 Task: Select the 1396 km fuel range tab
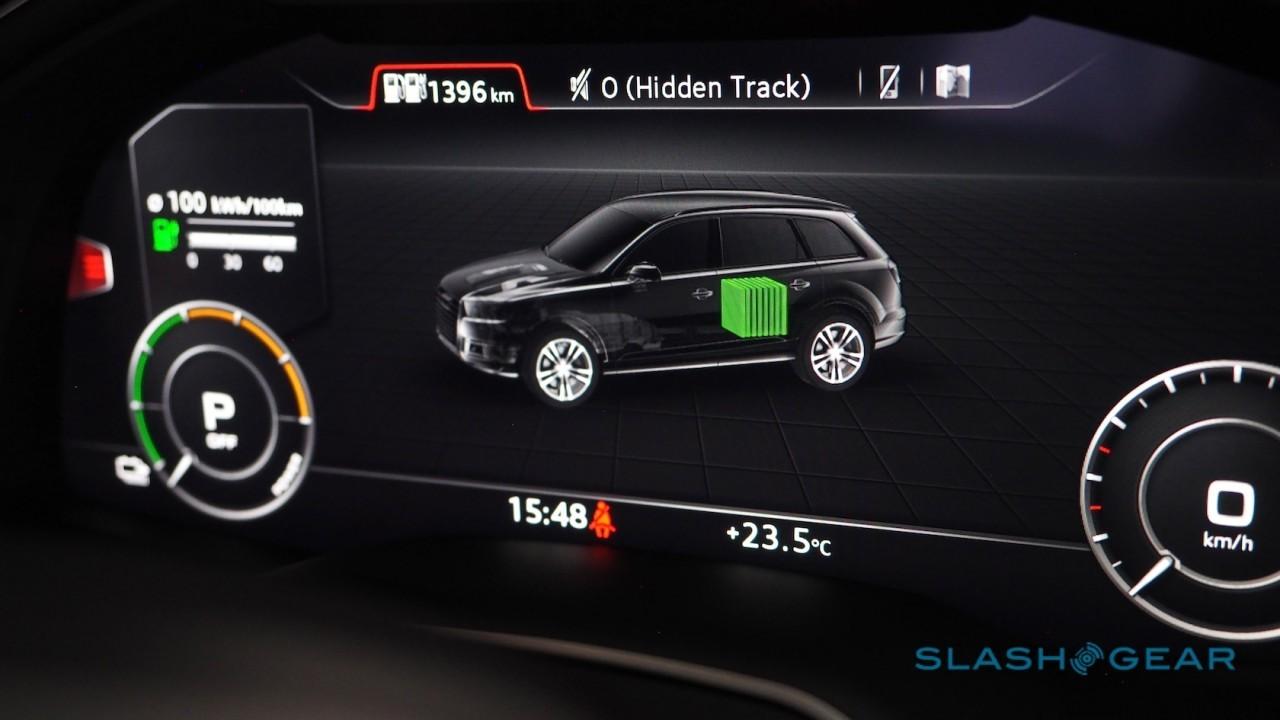tap(449, 90)
